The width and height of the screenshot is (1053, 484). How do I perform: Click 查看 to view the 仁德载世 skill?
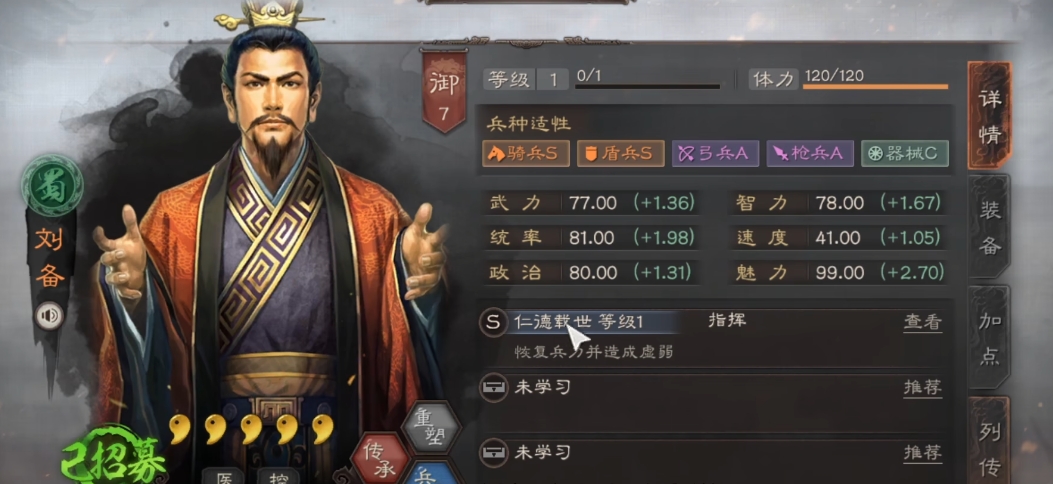(x=922, y=323)
